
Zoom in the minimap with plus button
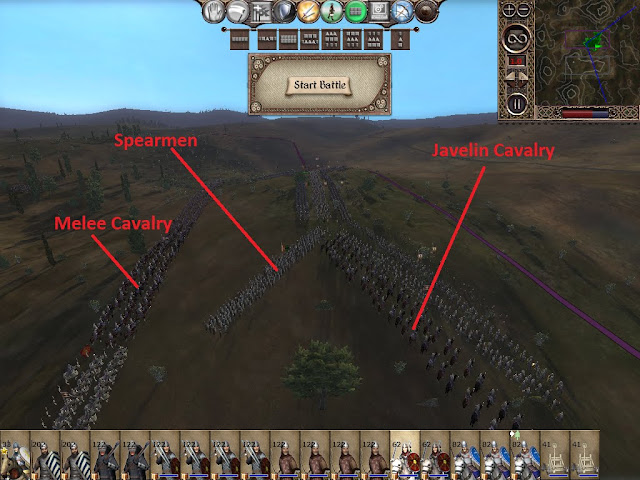coord(507,11)
